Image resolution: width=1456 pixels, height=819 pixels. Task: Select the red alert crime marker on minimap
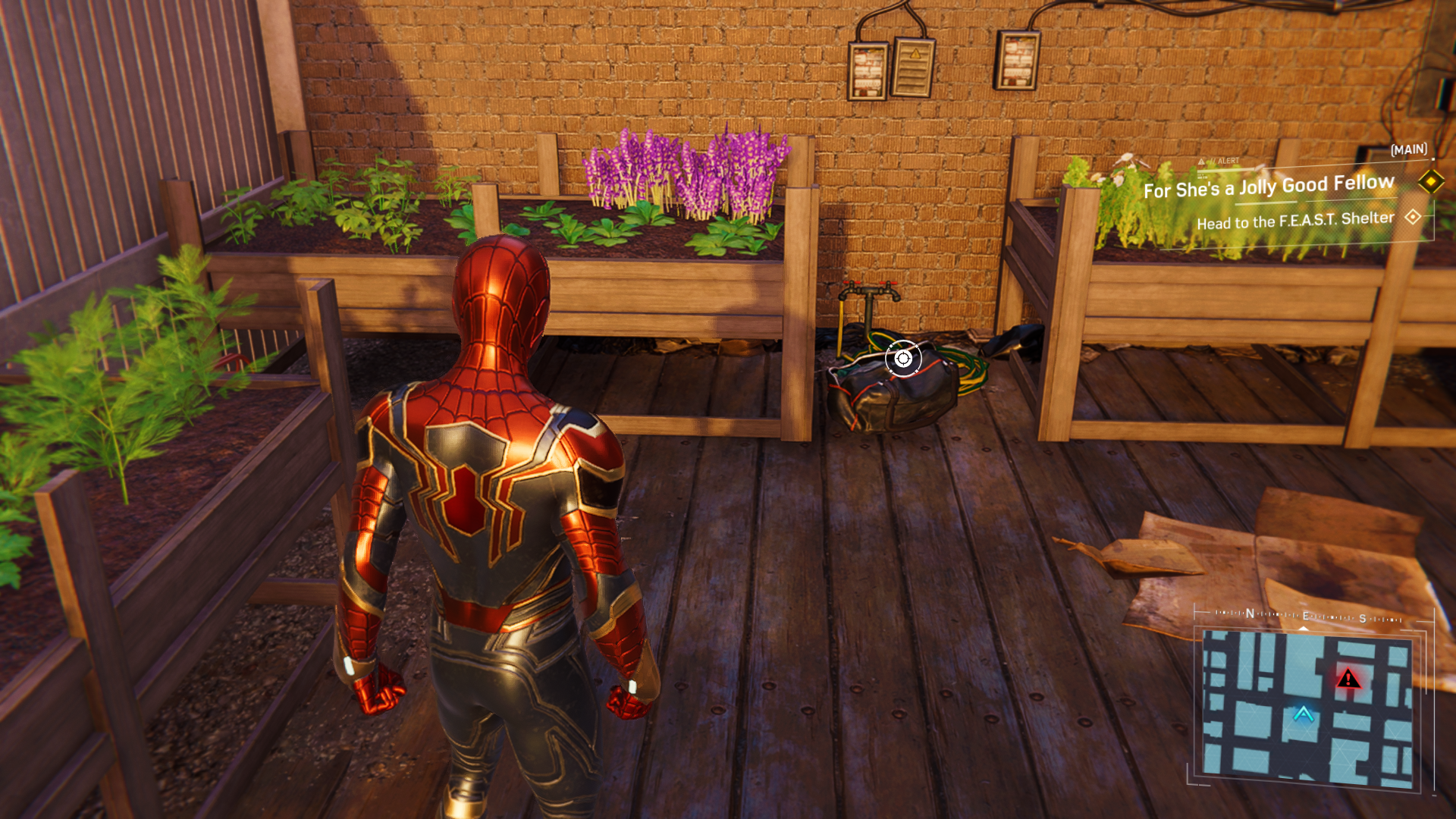pyautogui.click(x=1348, y=678)
